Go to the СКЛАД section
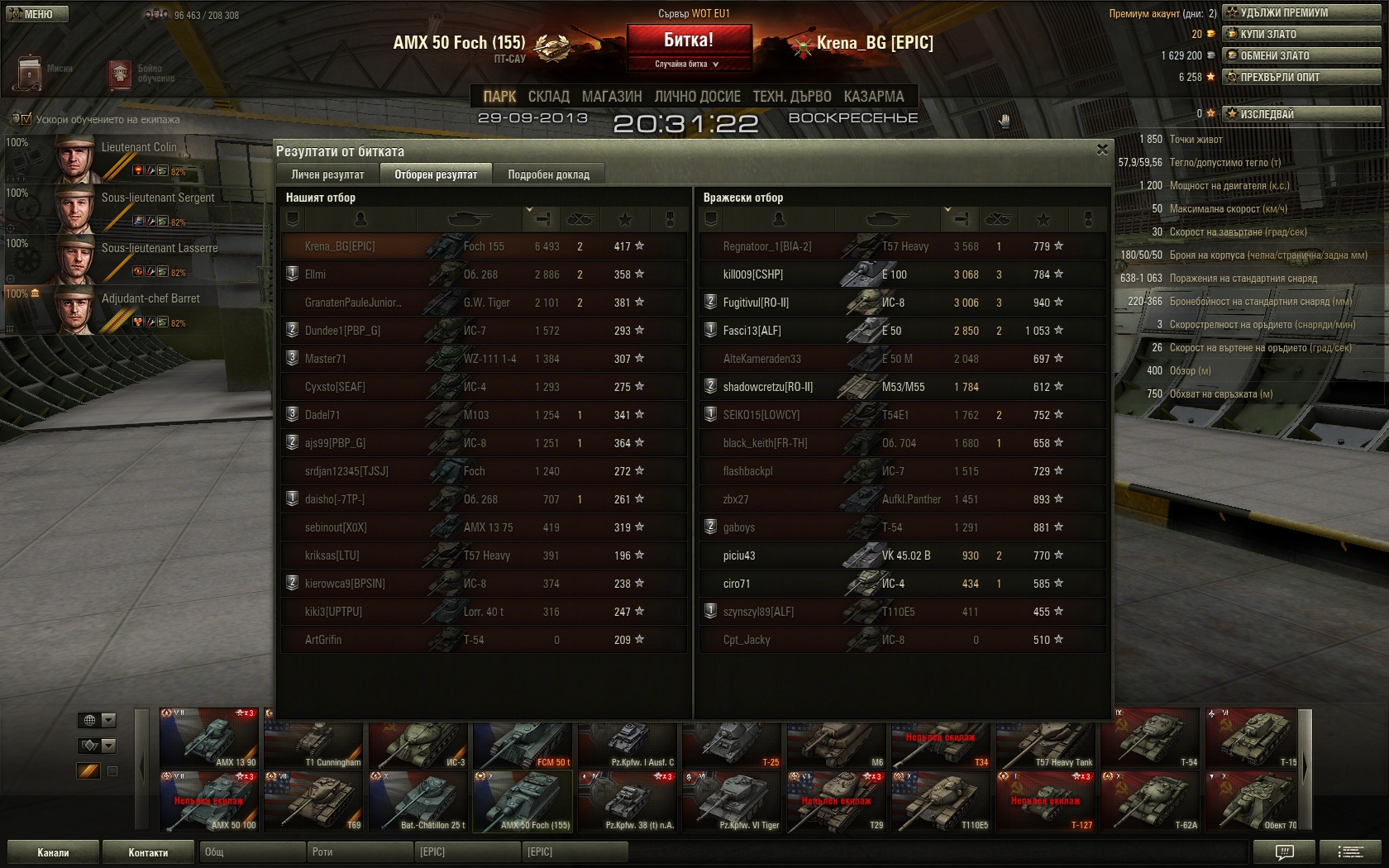 click(548, 97)
